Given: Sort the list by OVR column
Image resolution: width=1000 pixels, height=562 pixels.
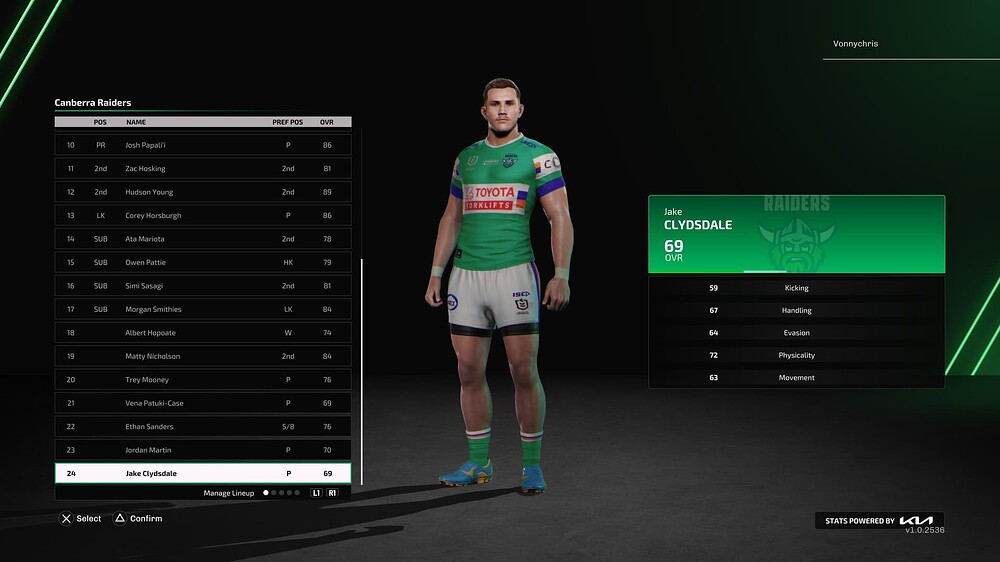Looking at the screenshot, I should [327, 122].
